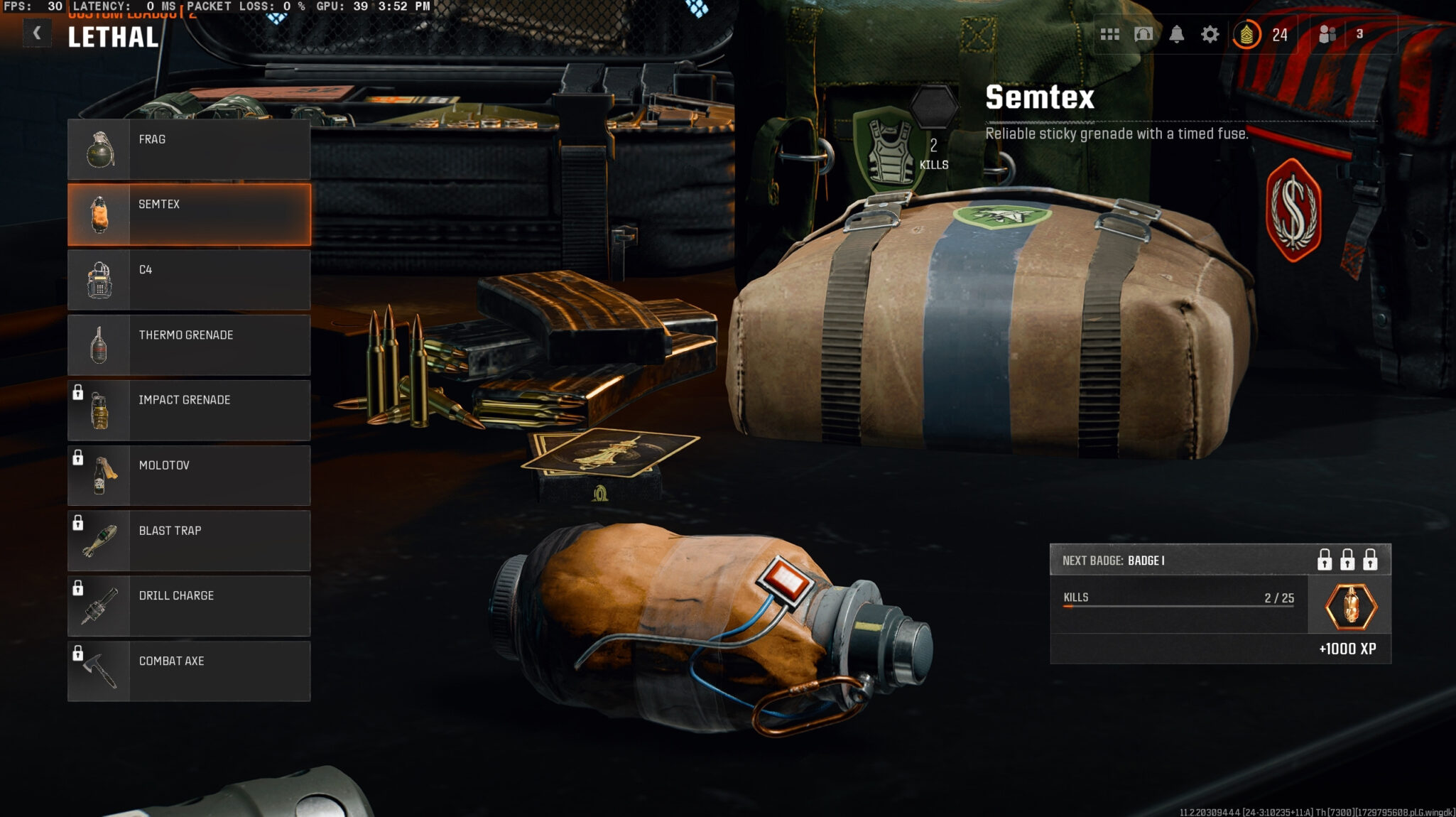Choose the Semtex lethal
Viewport: 1456px width, 817px height.
point(189,215)
